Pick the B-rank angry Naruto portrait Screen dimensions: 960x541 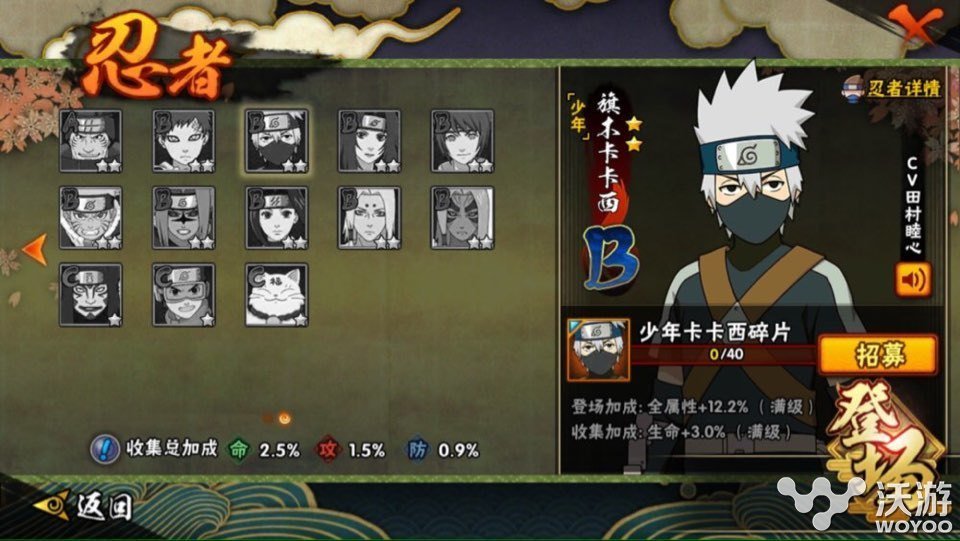(x=91, y=217)
